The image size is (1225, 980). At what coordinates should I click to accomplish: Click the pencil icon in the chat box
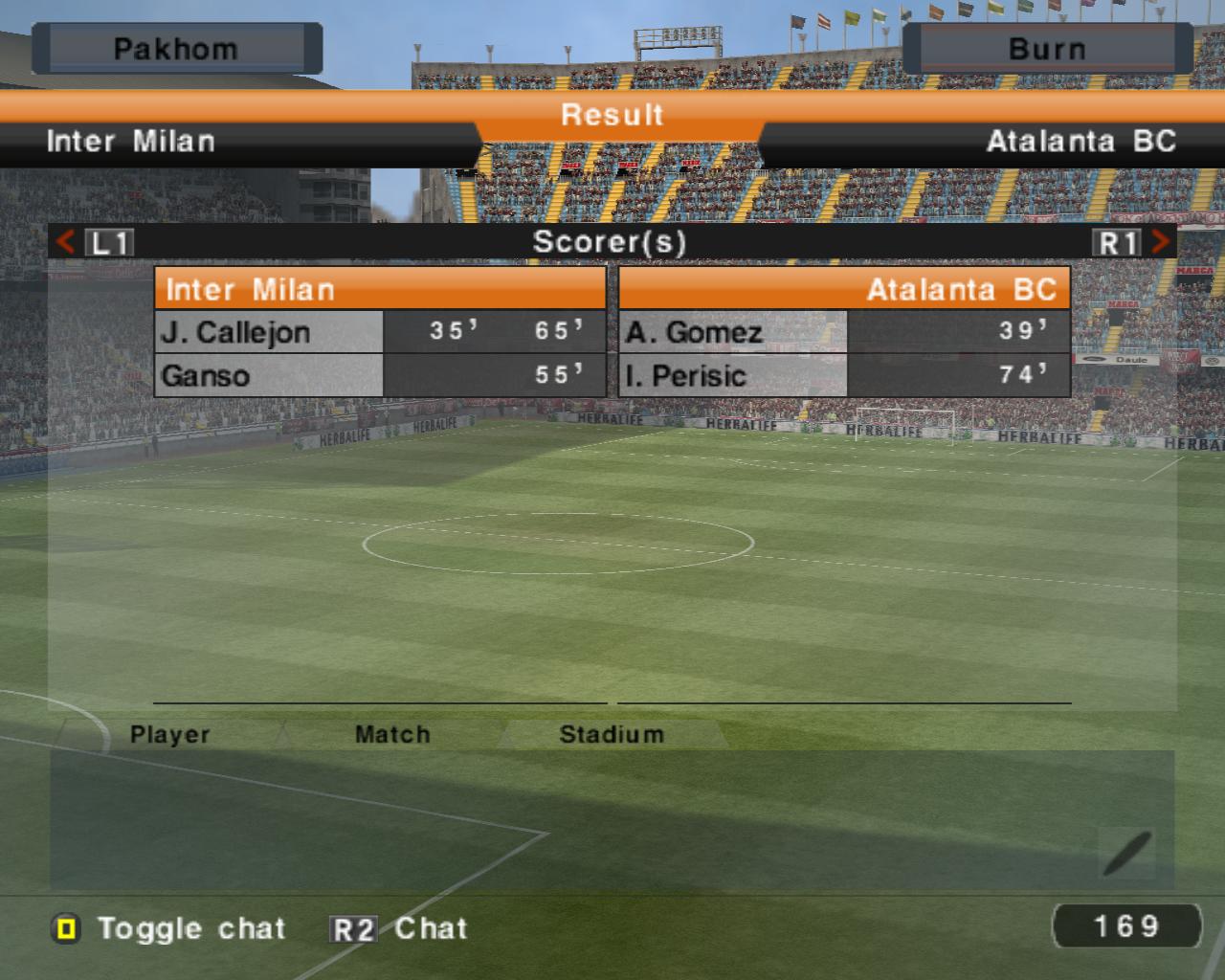[x=1126, y=853]
